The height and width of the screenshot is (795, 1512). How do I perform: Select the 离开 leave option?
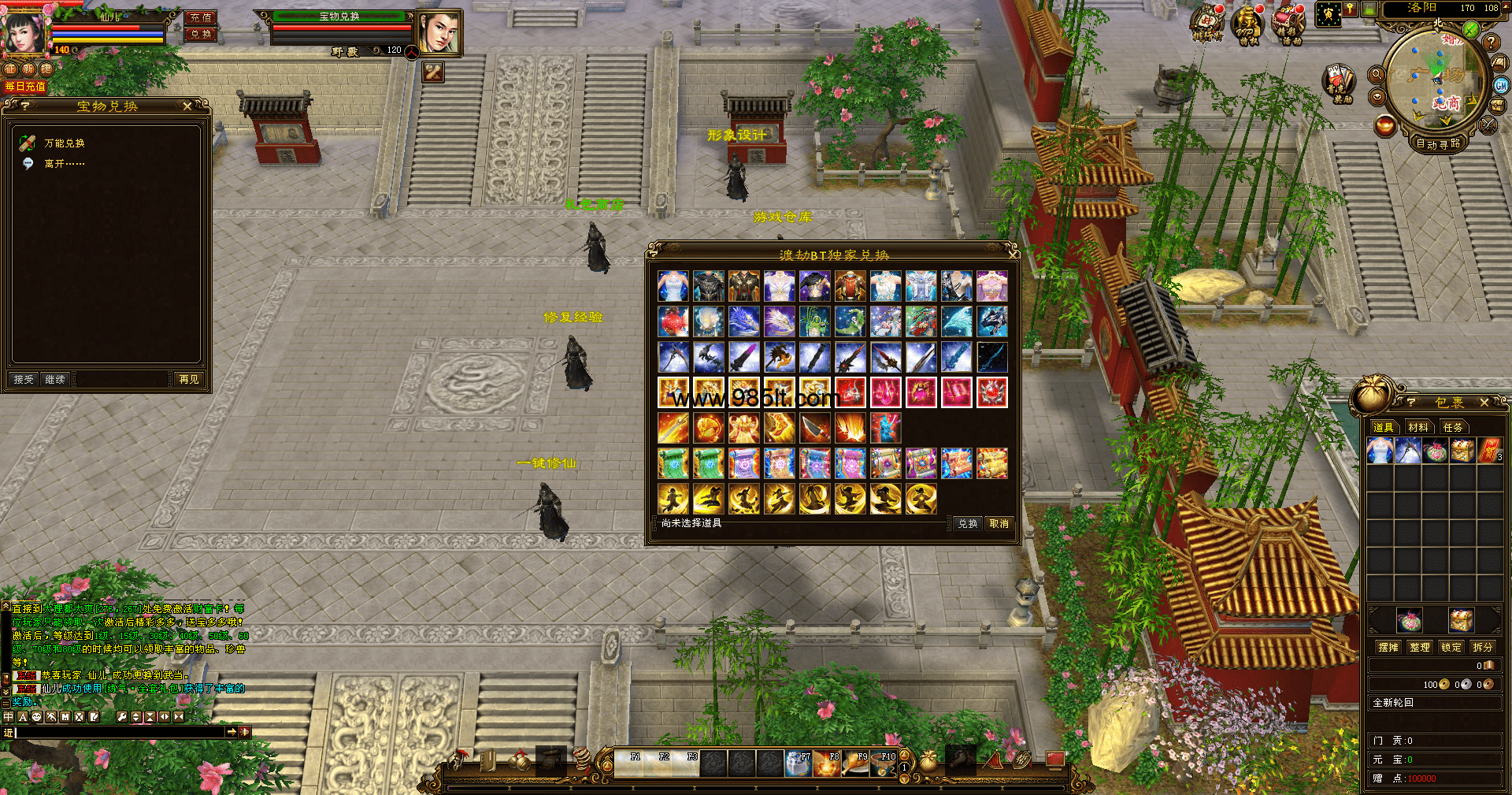pyautogui.click(x=64, y=164)
